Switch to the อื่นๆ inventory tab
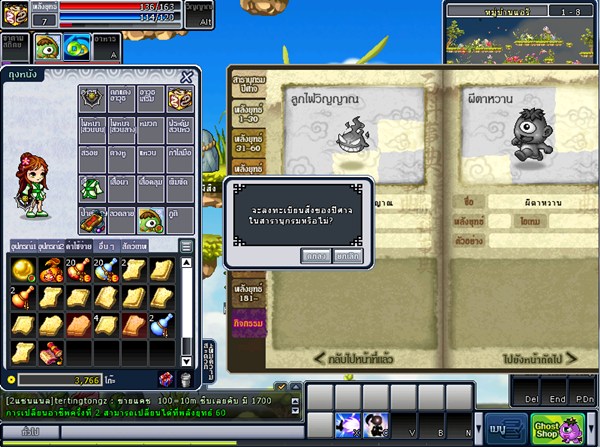 click(x=107, y=245)
